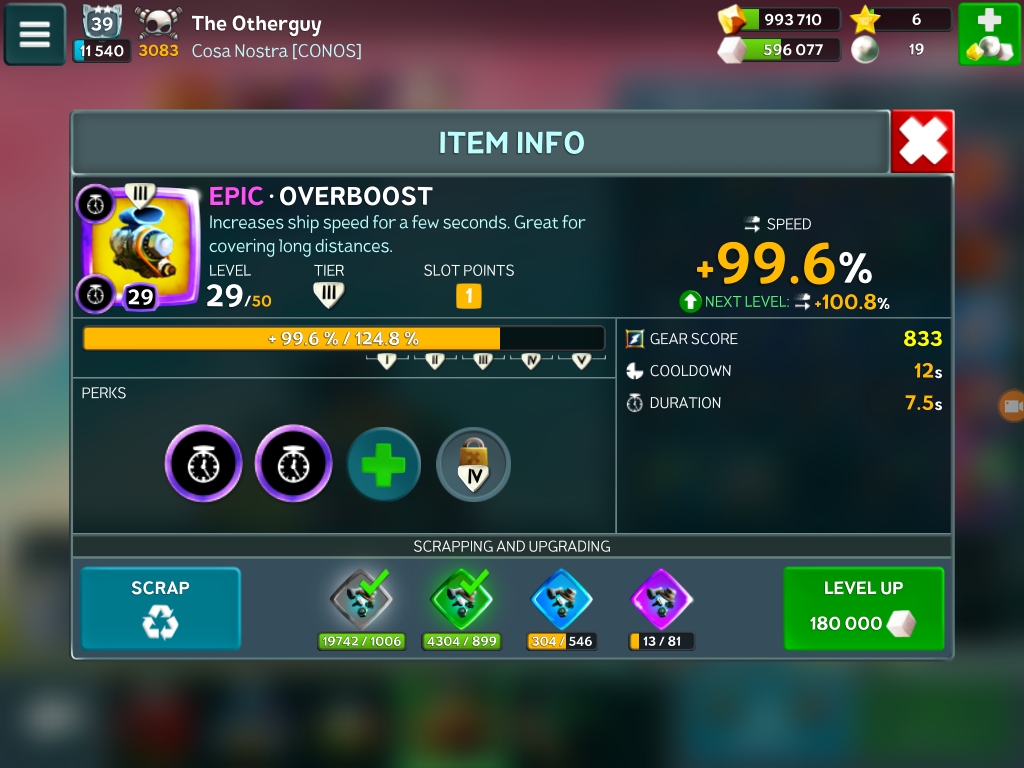Level up for 180 000 sugar

click(863, 608)
